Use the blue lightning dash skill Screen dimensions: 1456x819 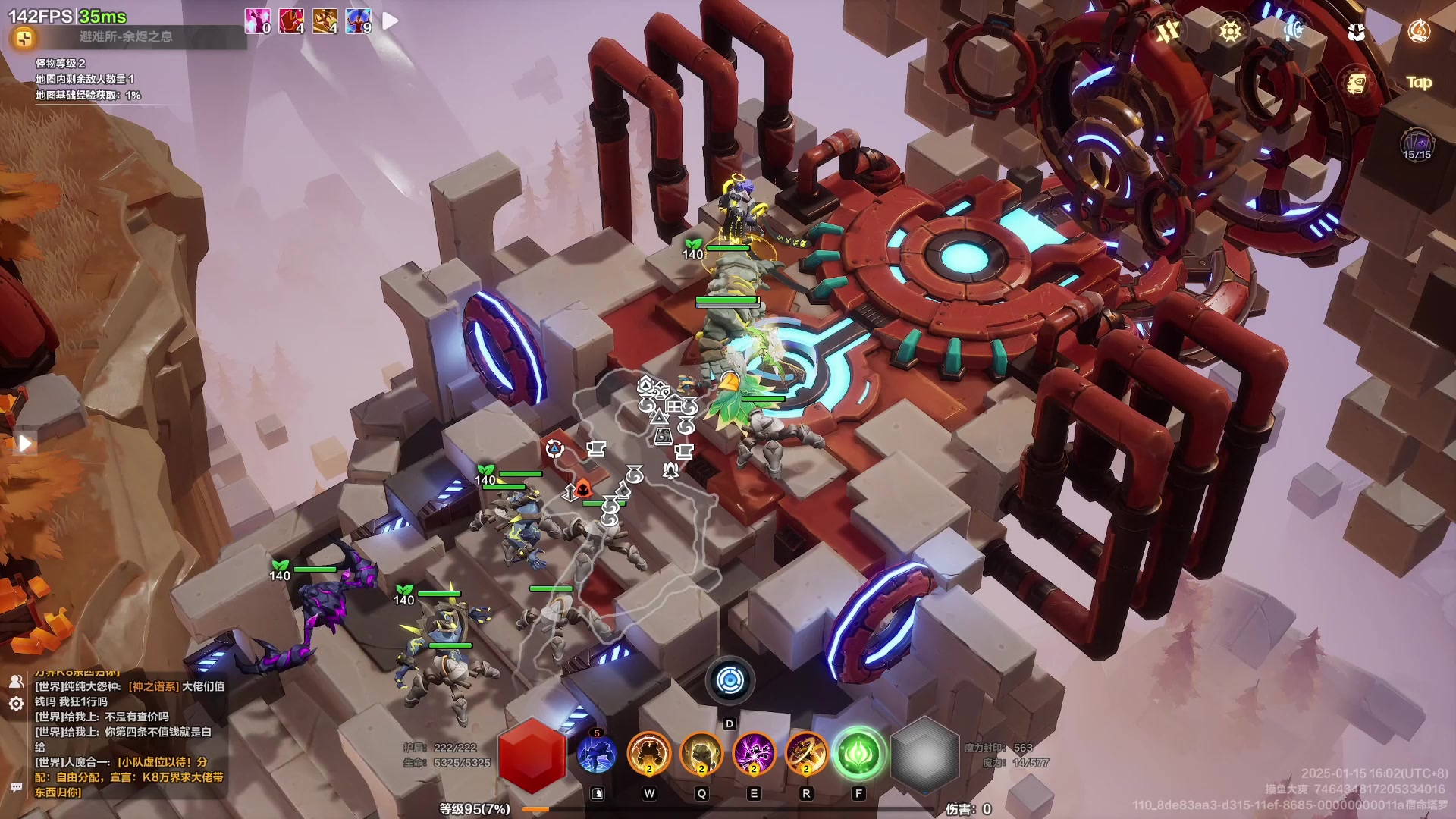coord(597,755)
